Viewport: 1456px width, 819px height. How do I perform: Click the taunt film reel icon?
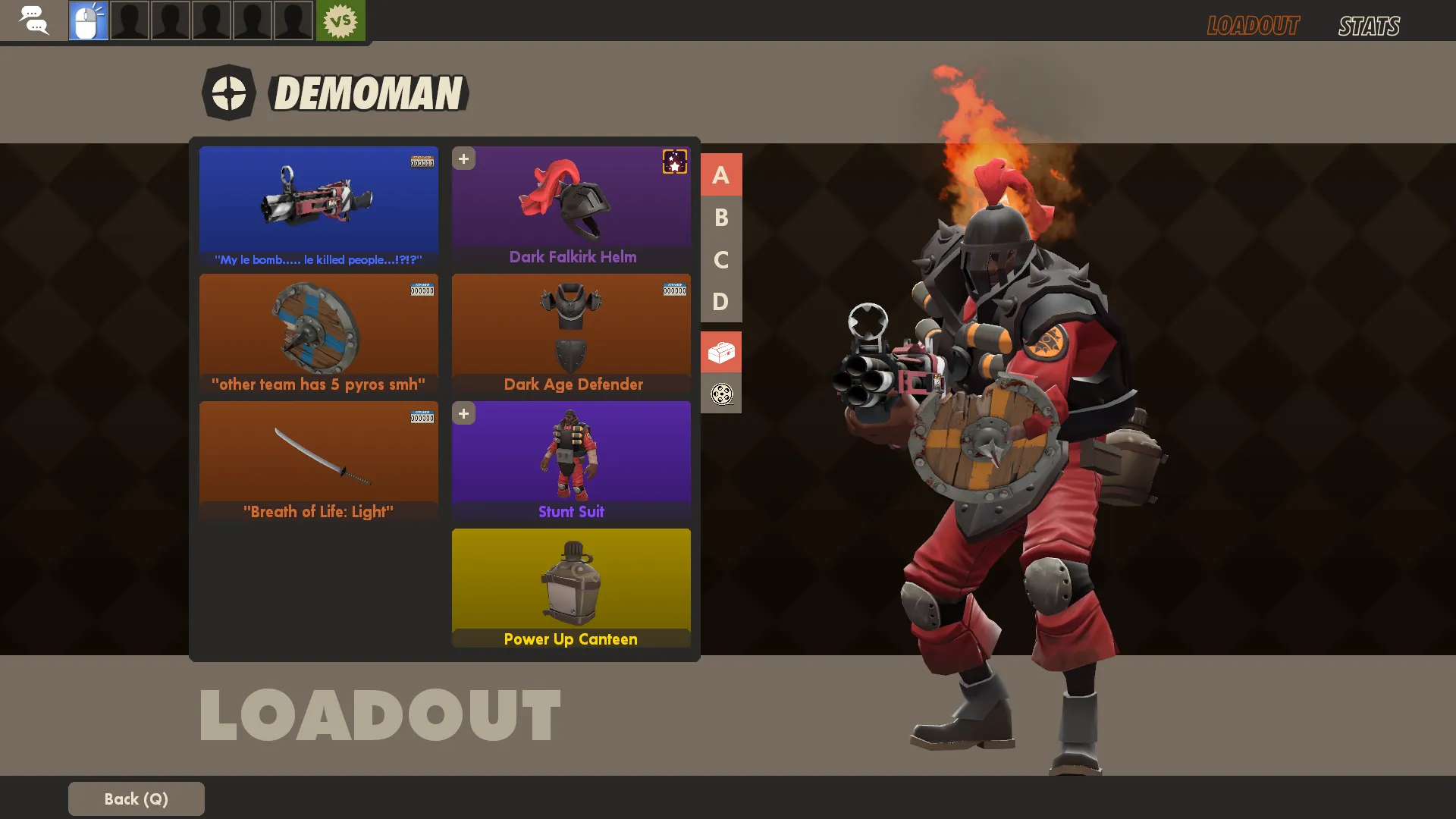click(x=721, y=394)
